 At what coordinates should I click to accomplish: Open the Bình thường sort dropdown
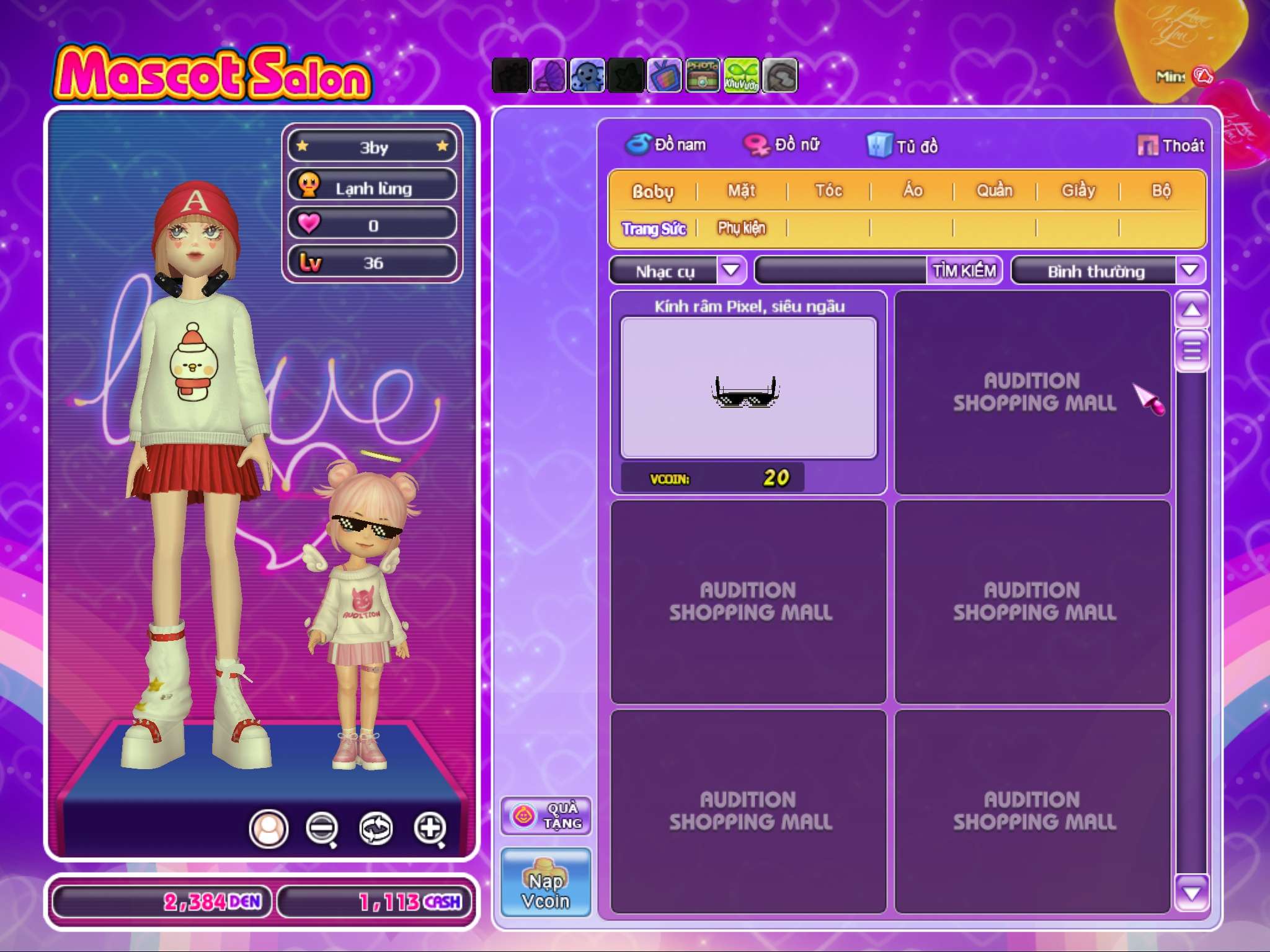1189,270
